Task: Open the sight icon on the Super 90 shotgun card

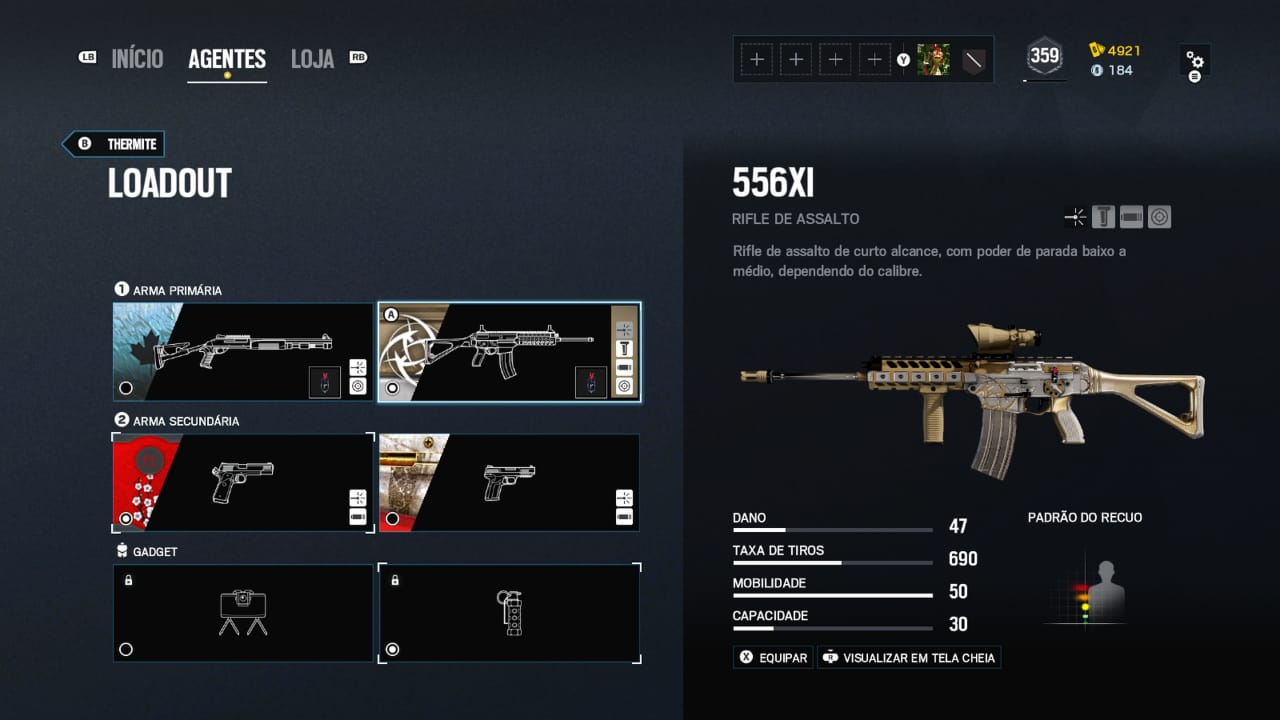Action: tap(358, 367)
